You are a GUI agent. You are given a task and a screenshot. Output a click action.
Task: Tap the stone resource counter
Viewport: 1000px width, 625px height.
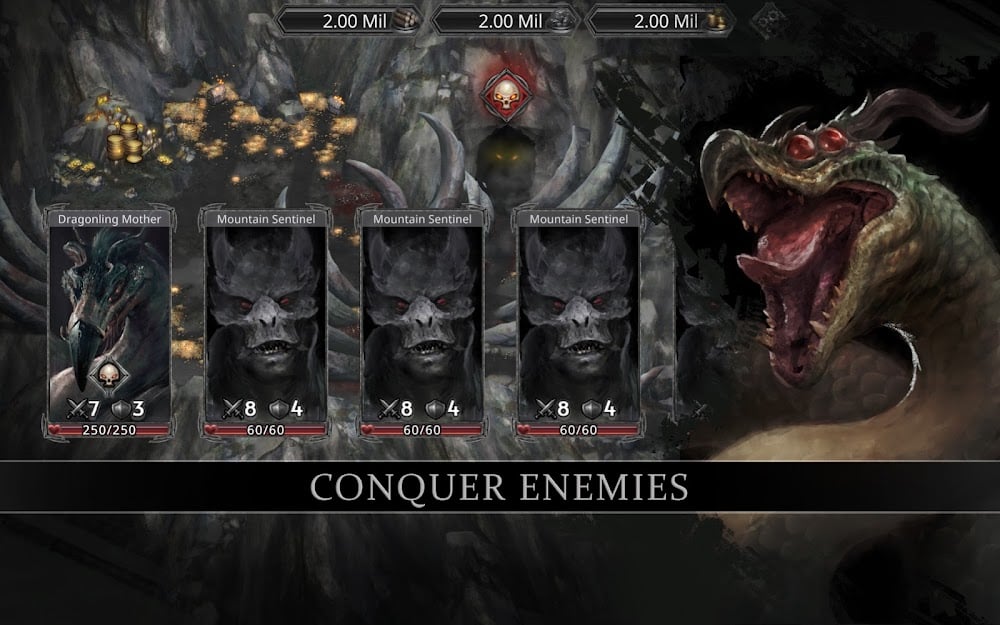click(504, 19)
